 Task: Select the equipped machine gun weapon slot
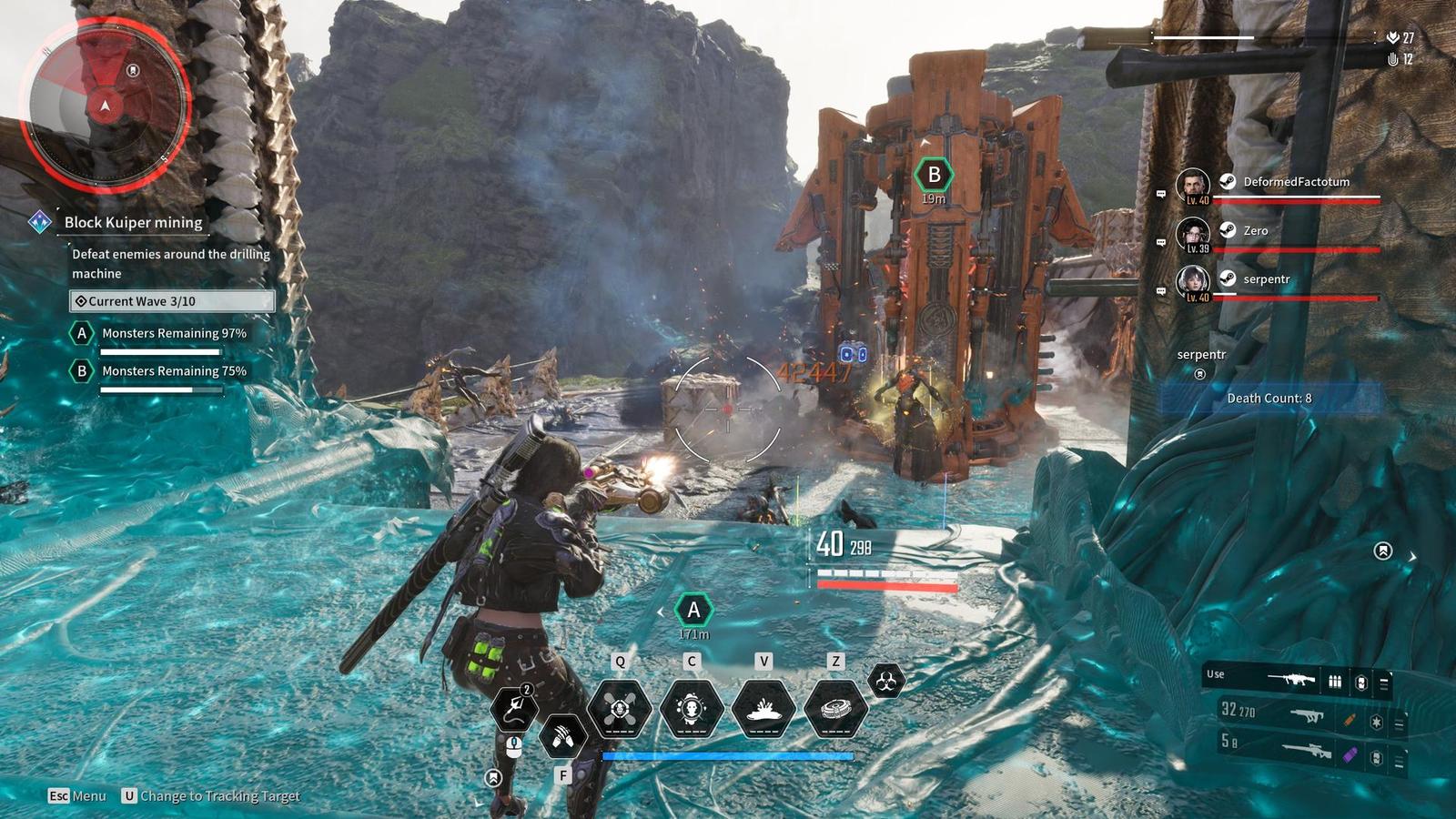(x=1292, y=679)
